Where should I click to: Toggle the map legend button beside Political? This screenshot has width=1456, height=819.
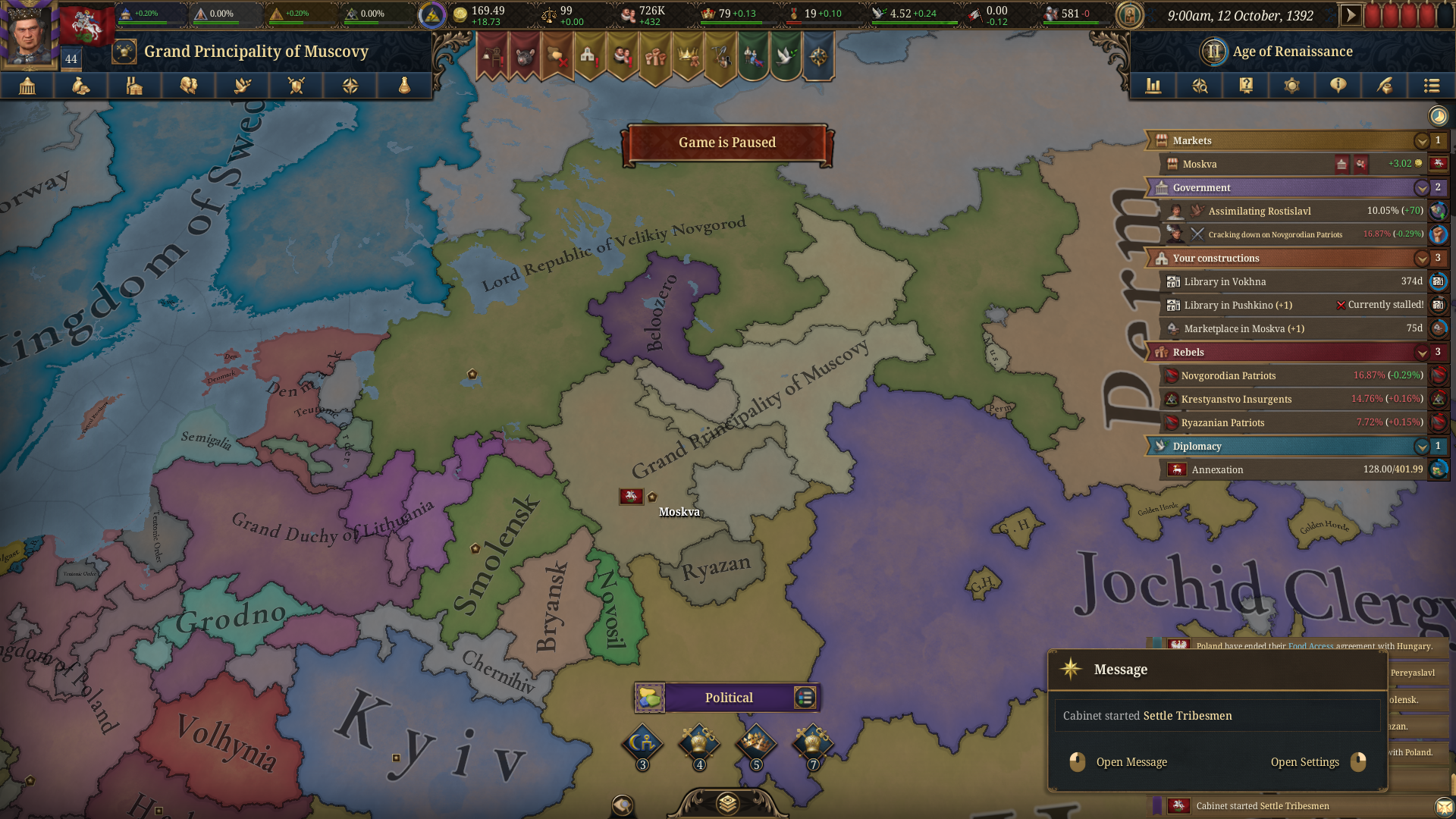point(805,698)
